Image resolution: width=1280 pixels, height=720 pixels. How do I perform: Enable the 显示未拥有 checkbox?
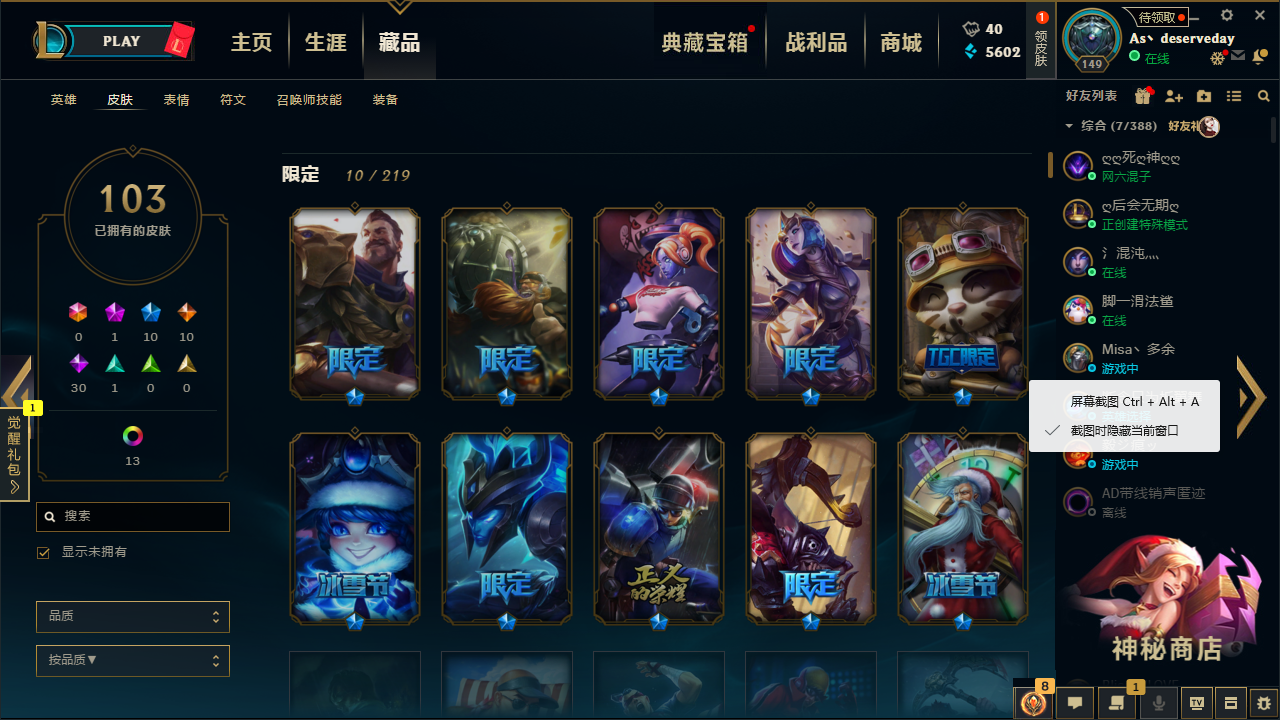[42, 552]
